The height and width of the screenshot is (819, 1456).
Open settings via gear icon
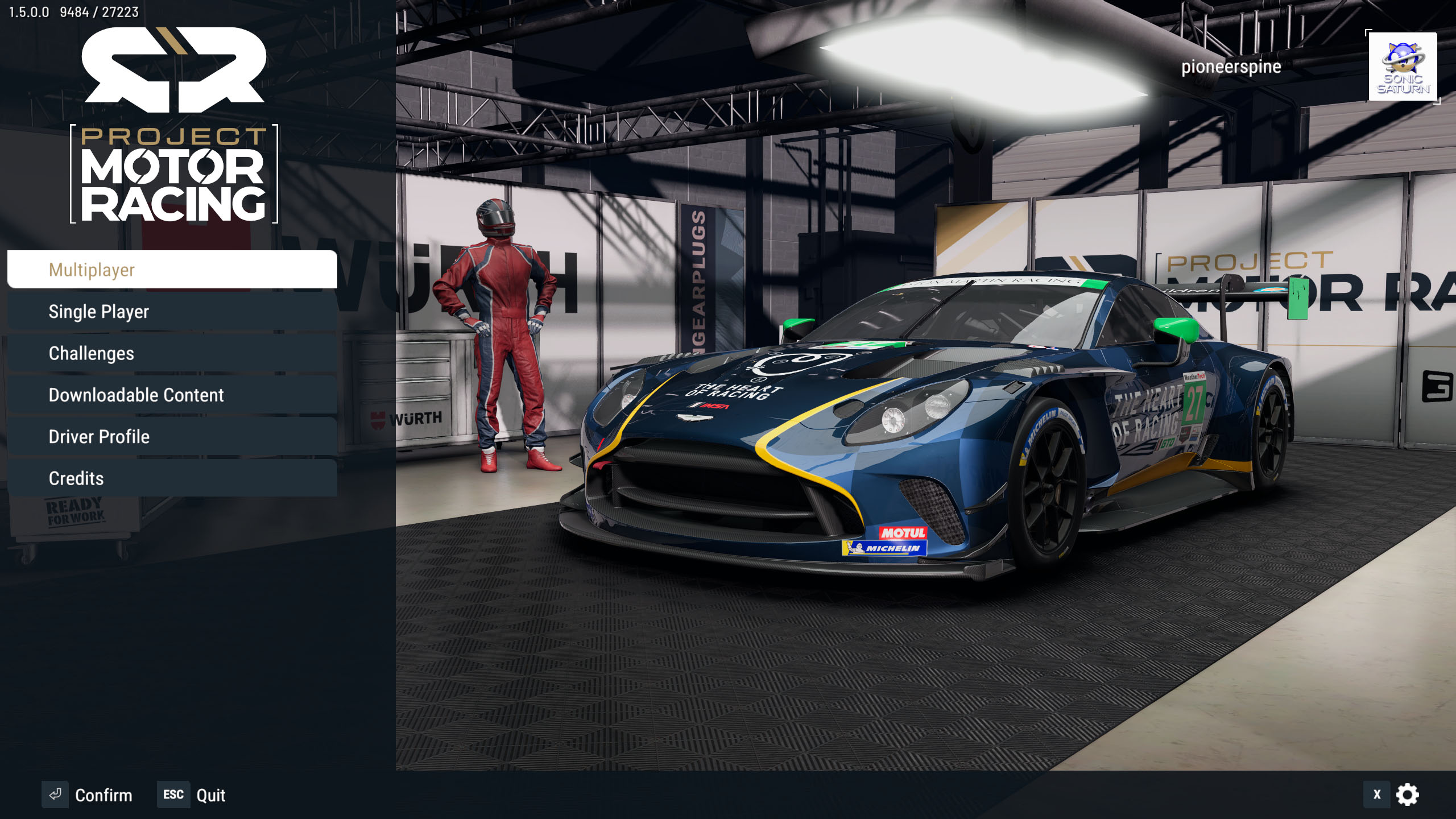(1408, 795)
